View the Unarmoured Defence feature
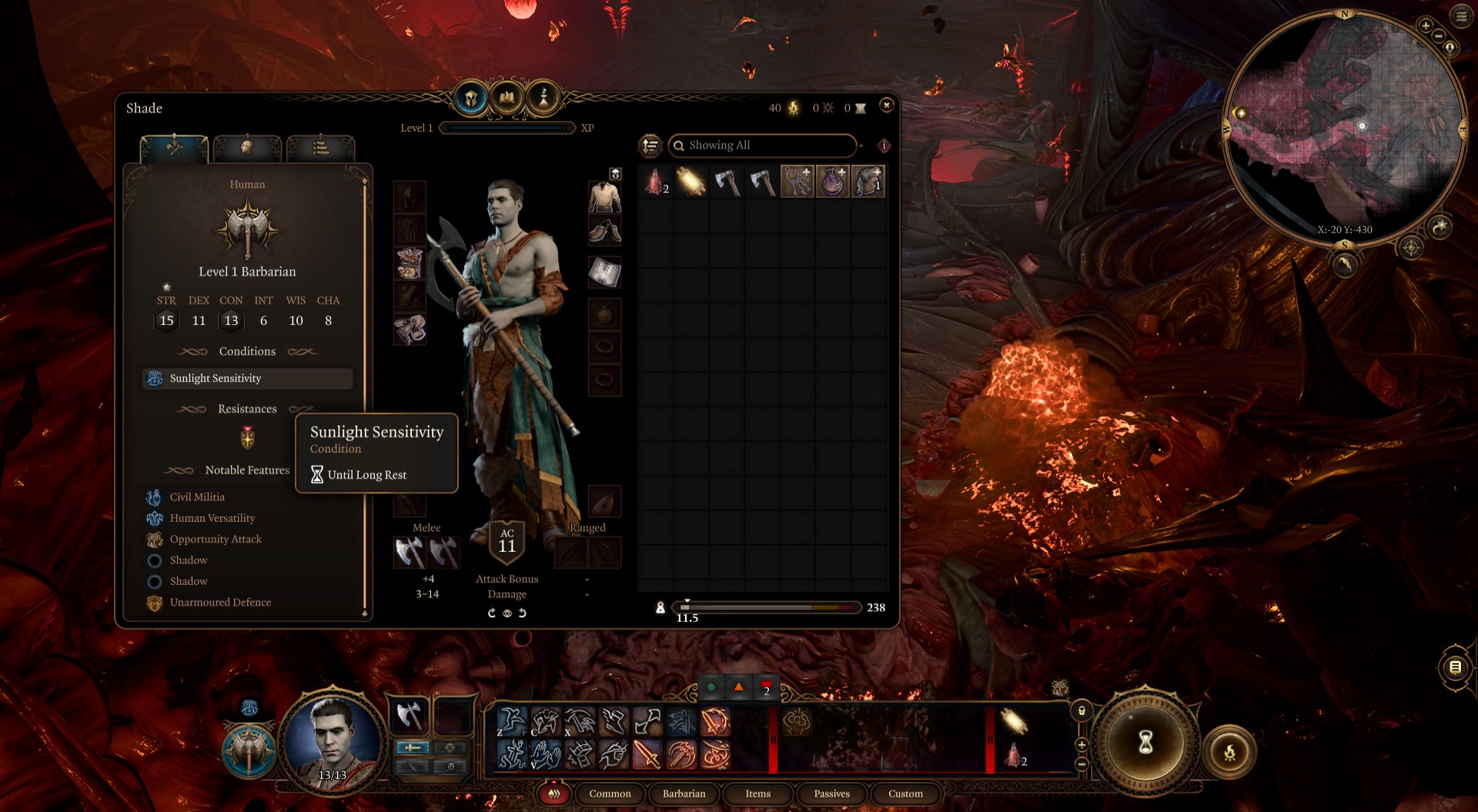Image resolution: width=1478 pixels, height=812 pixels. (220, 603)
